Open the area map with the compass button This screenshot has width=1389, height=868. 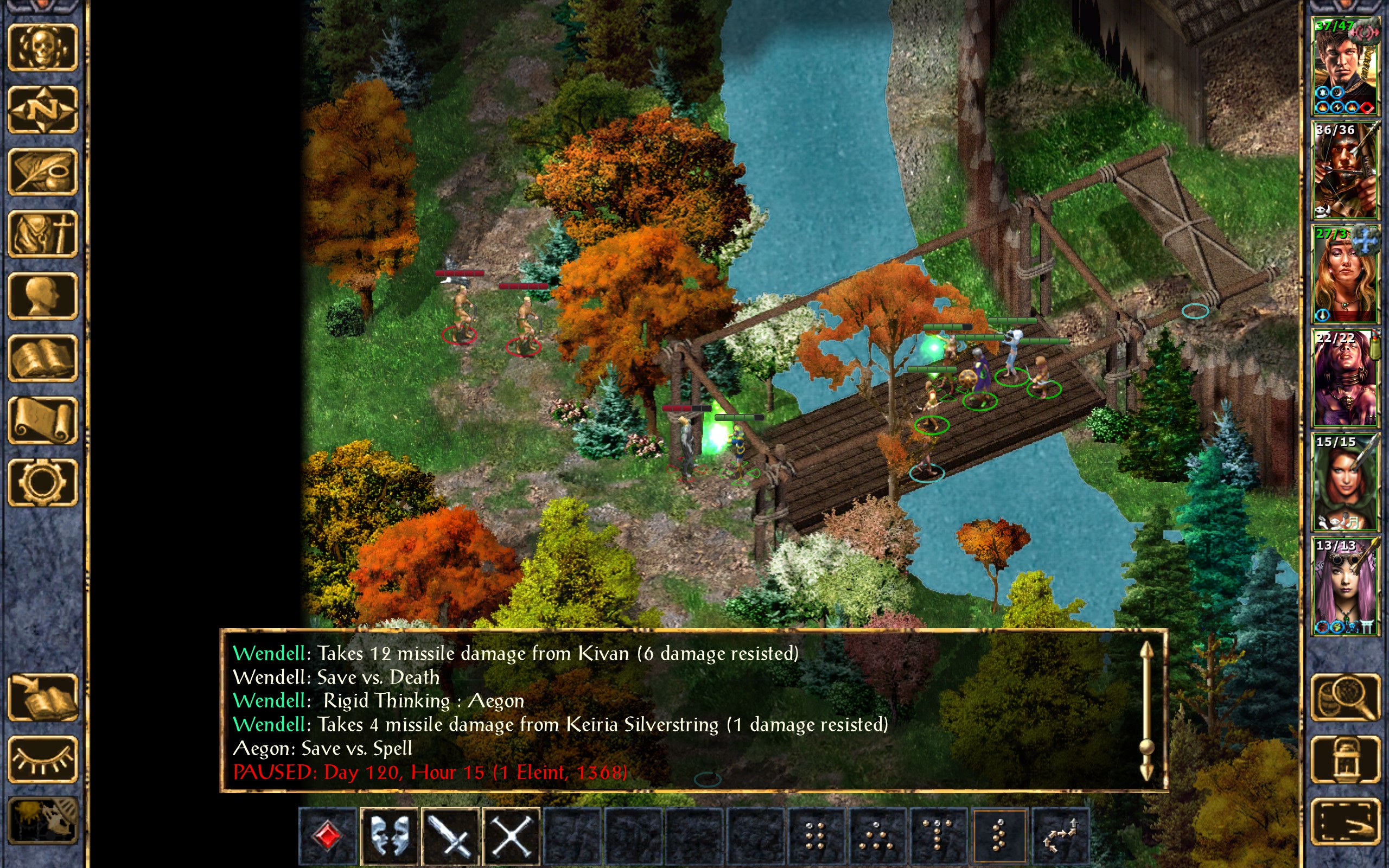pyautogui.click(x=42, y=109)
